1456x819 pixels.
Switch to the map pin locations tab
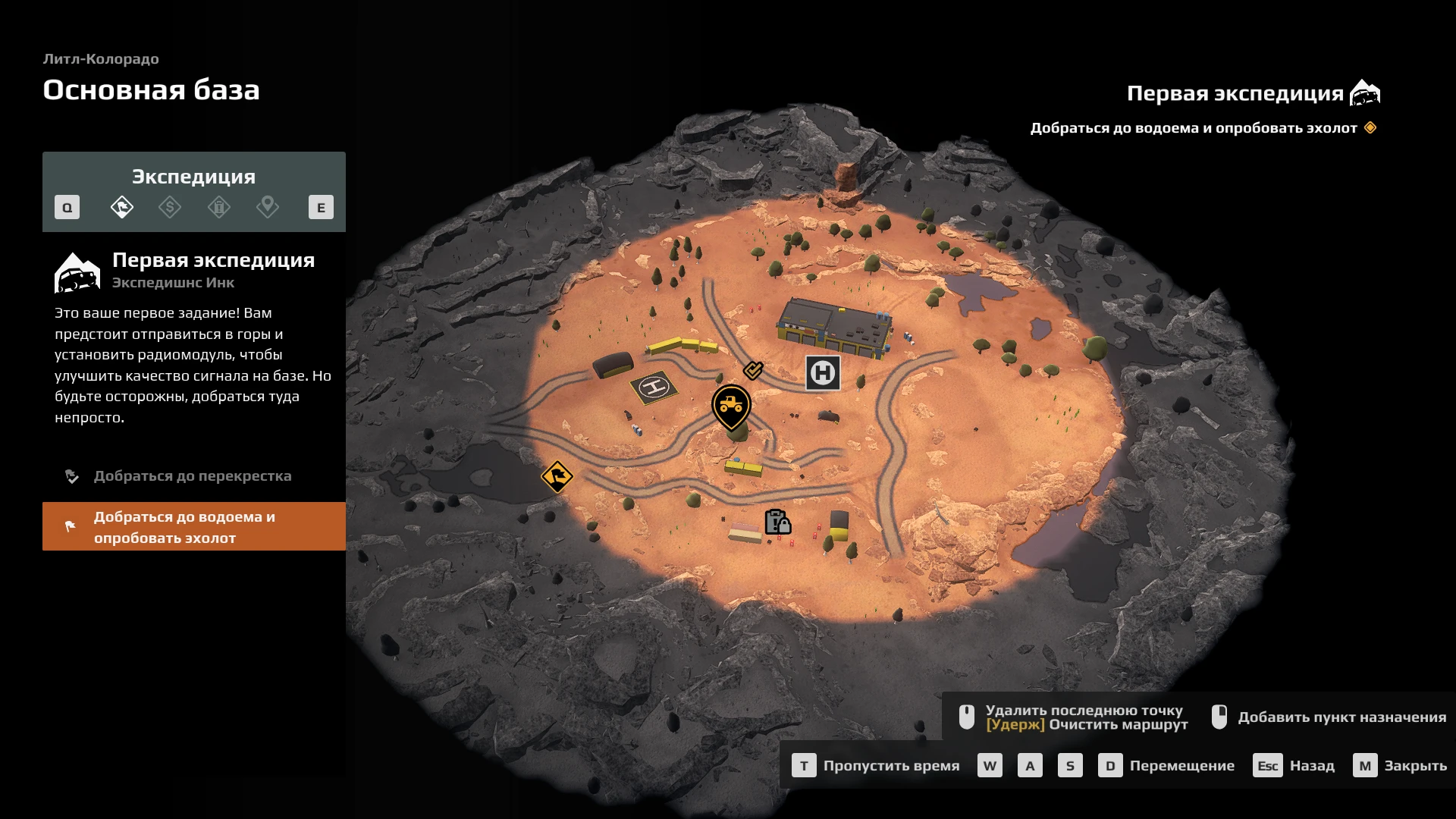point(268,207)
